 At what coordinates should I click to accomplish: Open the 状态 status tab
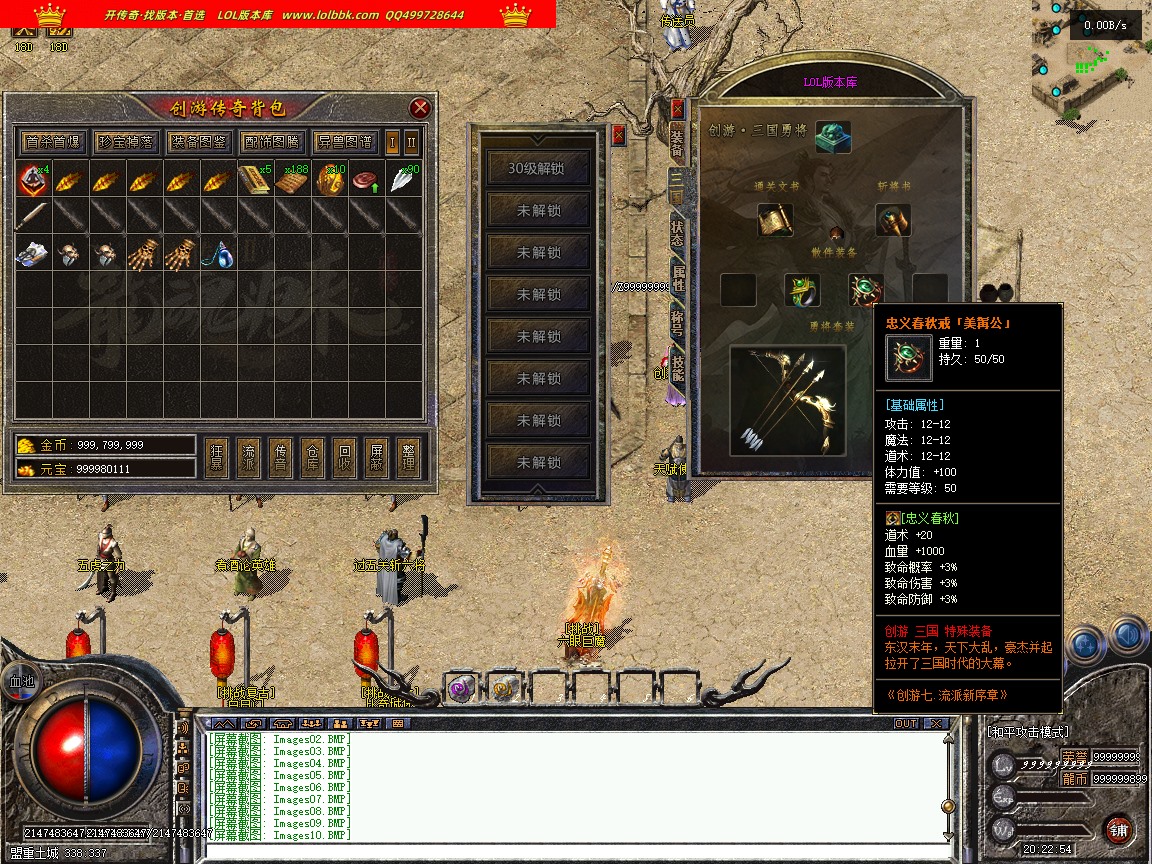point(677,232)
